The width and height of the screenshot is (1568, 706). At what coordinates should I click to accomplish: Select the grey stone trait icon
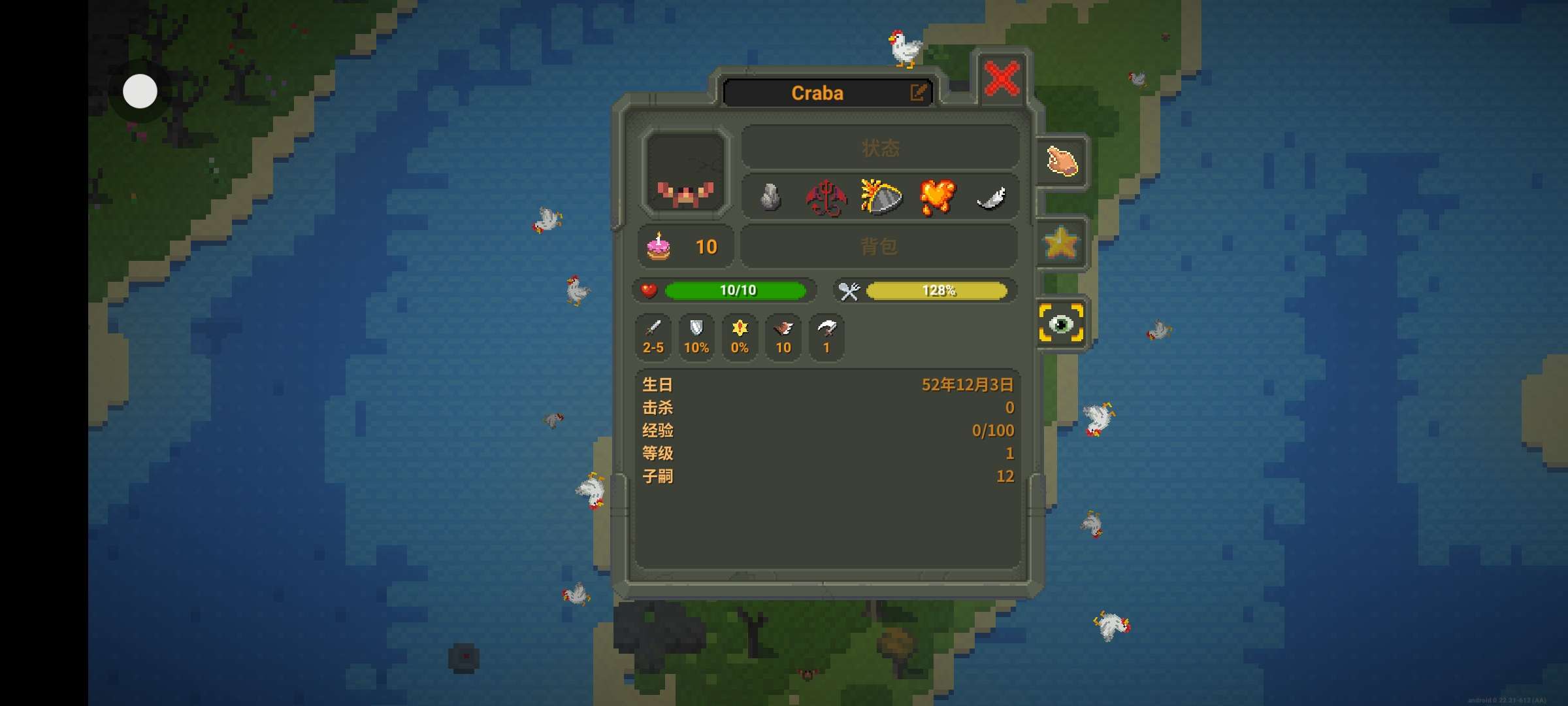click(771, 197)
